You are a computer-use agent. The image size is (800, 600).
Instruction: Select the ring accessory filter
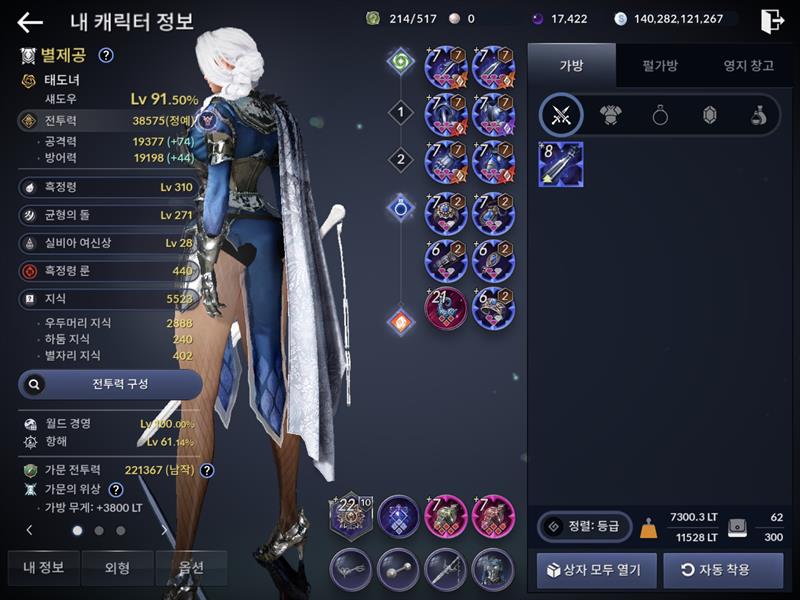tap(660, 116)
